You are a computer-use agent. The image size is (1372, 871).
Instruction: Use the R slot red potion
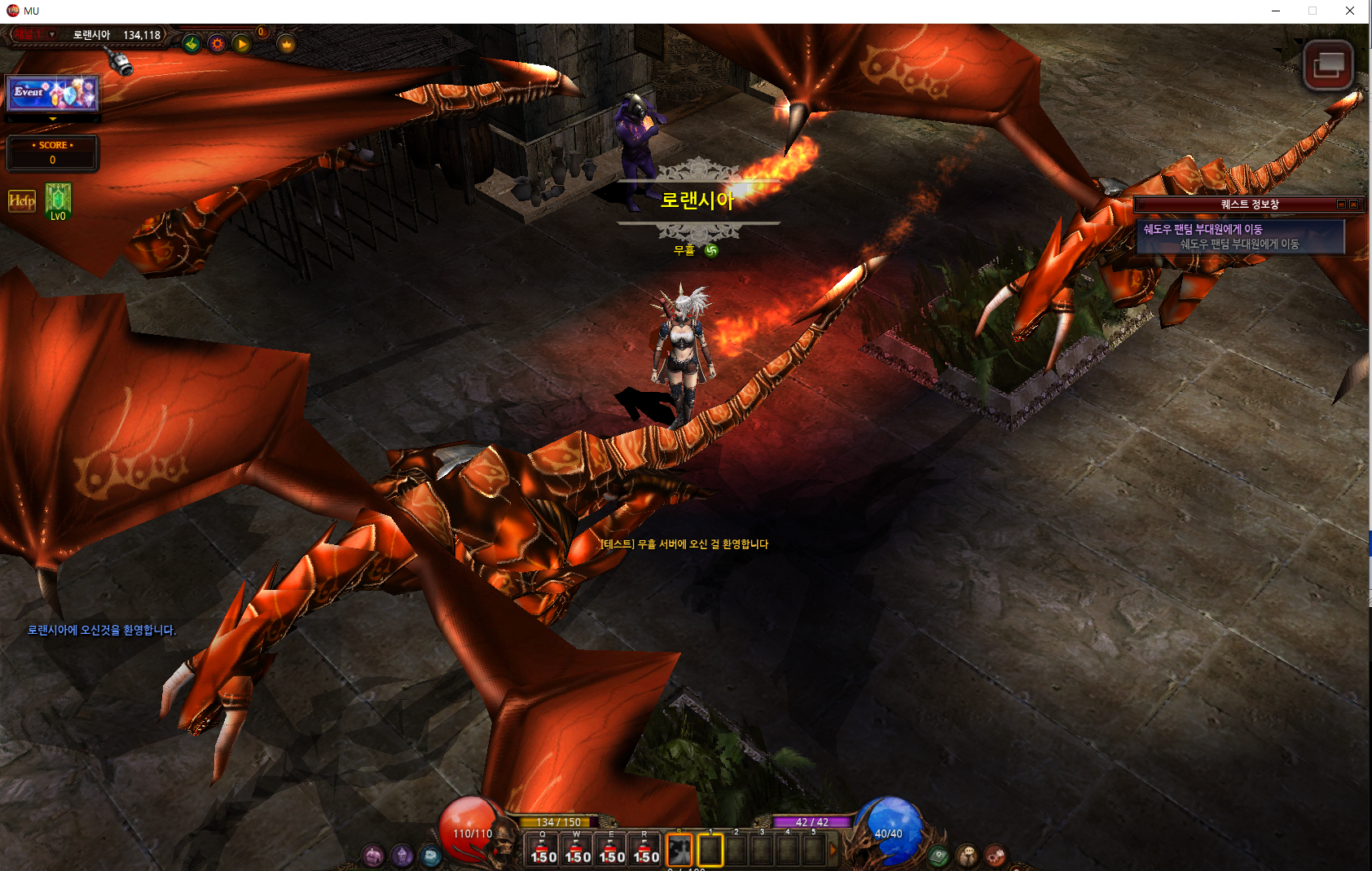[x=645, y=851]
